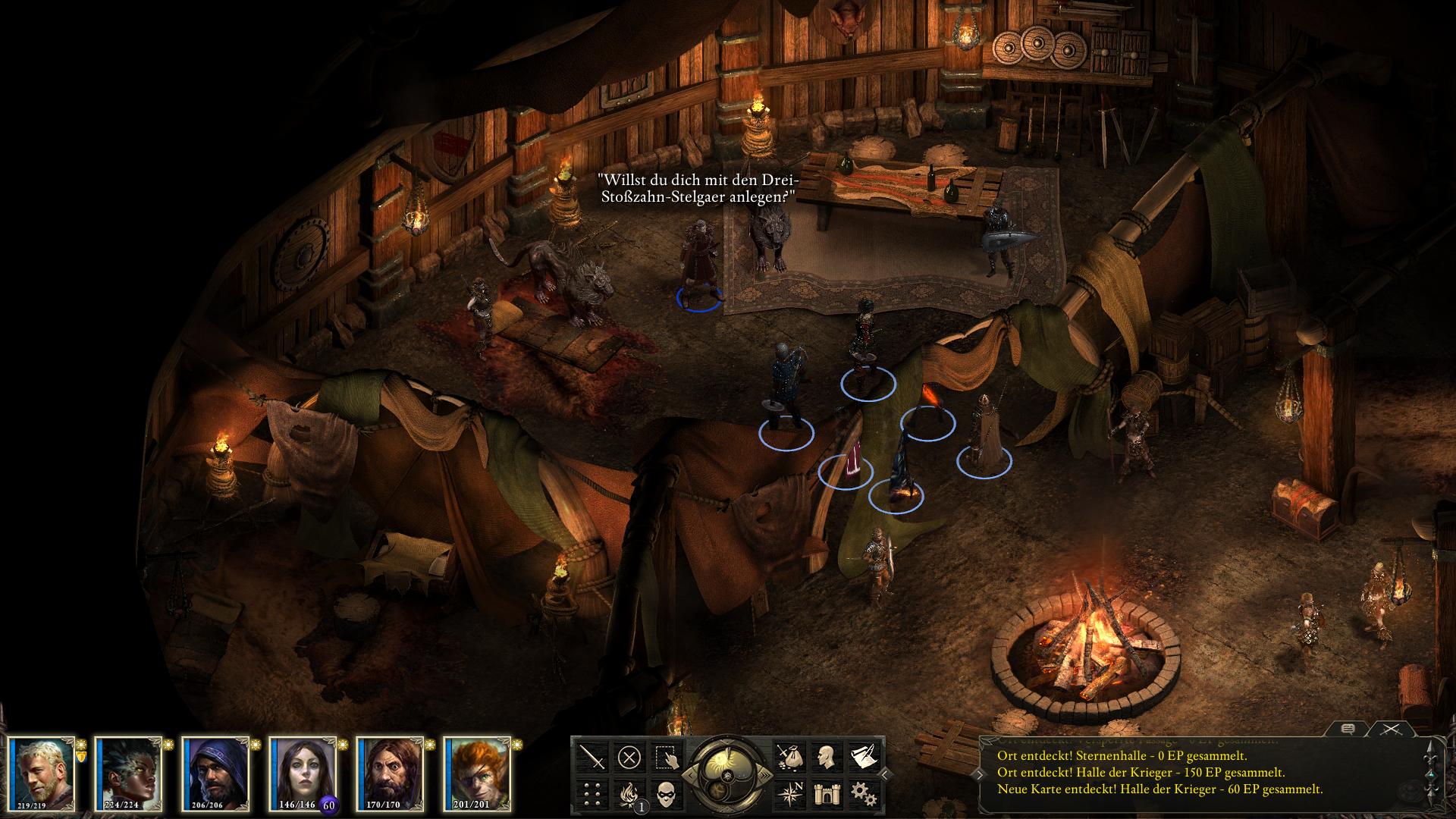Activate the sword attack command
This screenshot has width=1456, height=819.
pyautogui.click(x=592, y=756)
